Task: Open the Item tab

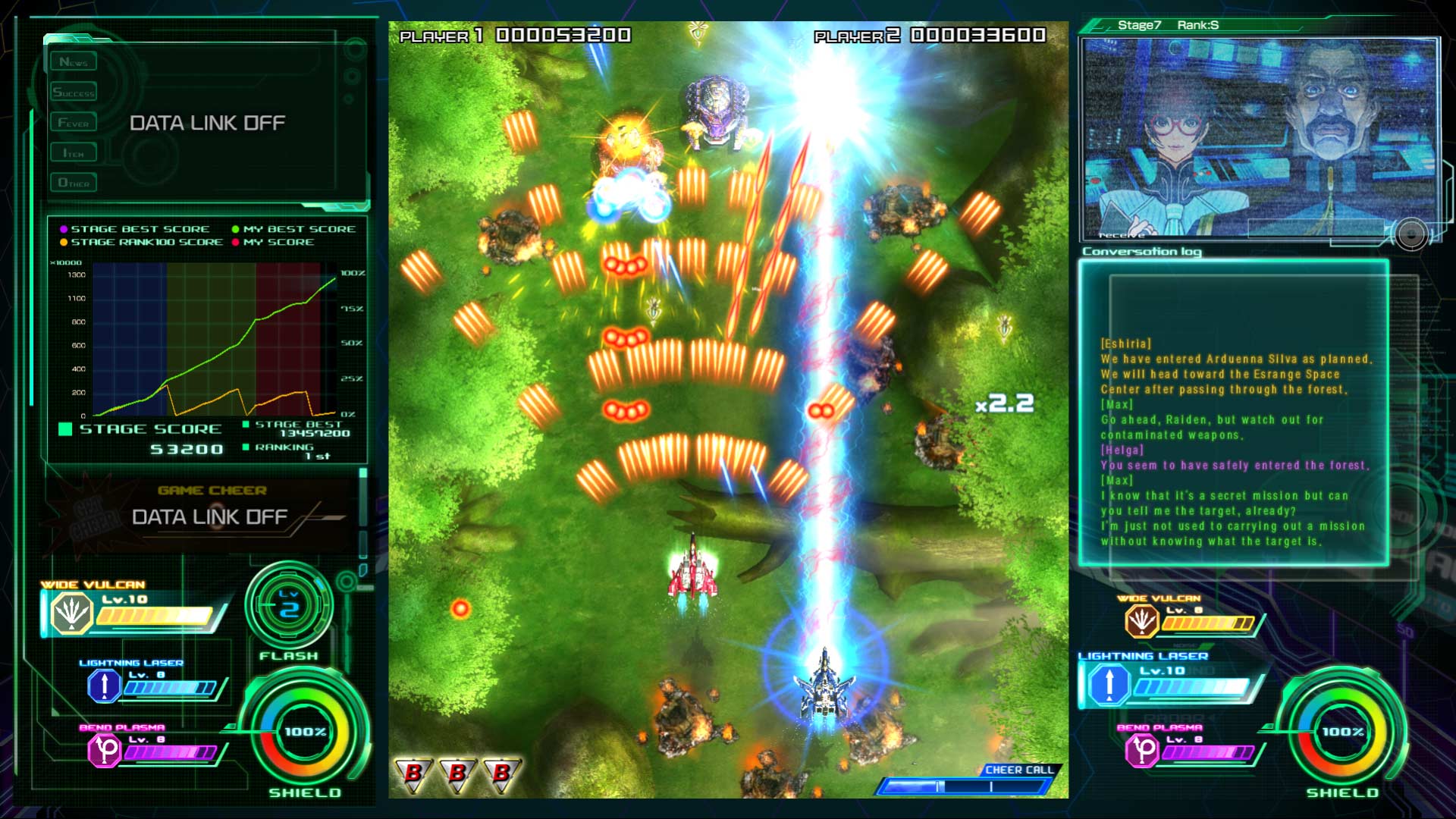Action: [x=74, y=152]
